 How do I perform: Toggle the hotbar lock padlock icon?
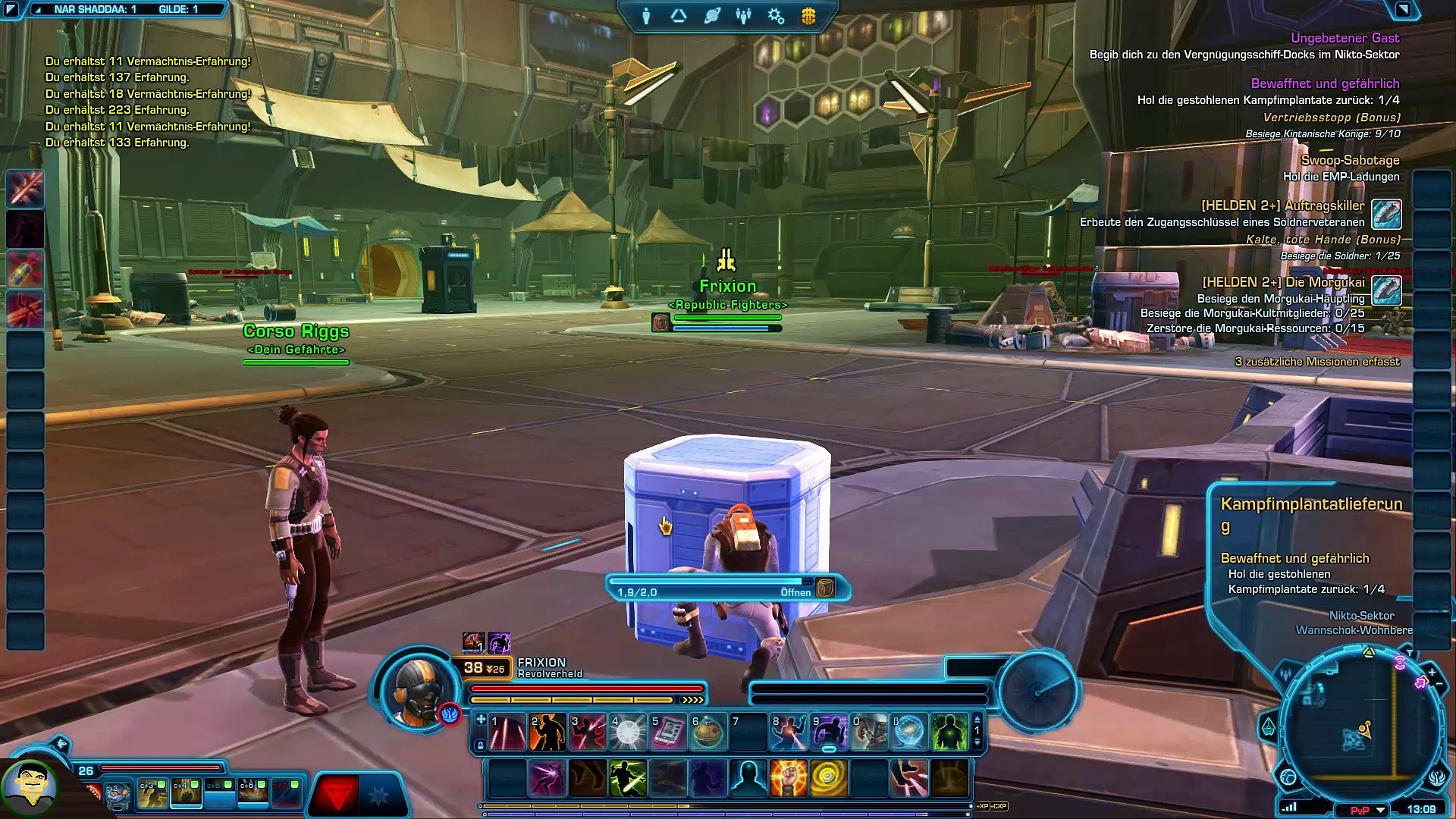480,746
